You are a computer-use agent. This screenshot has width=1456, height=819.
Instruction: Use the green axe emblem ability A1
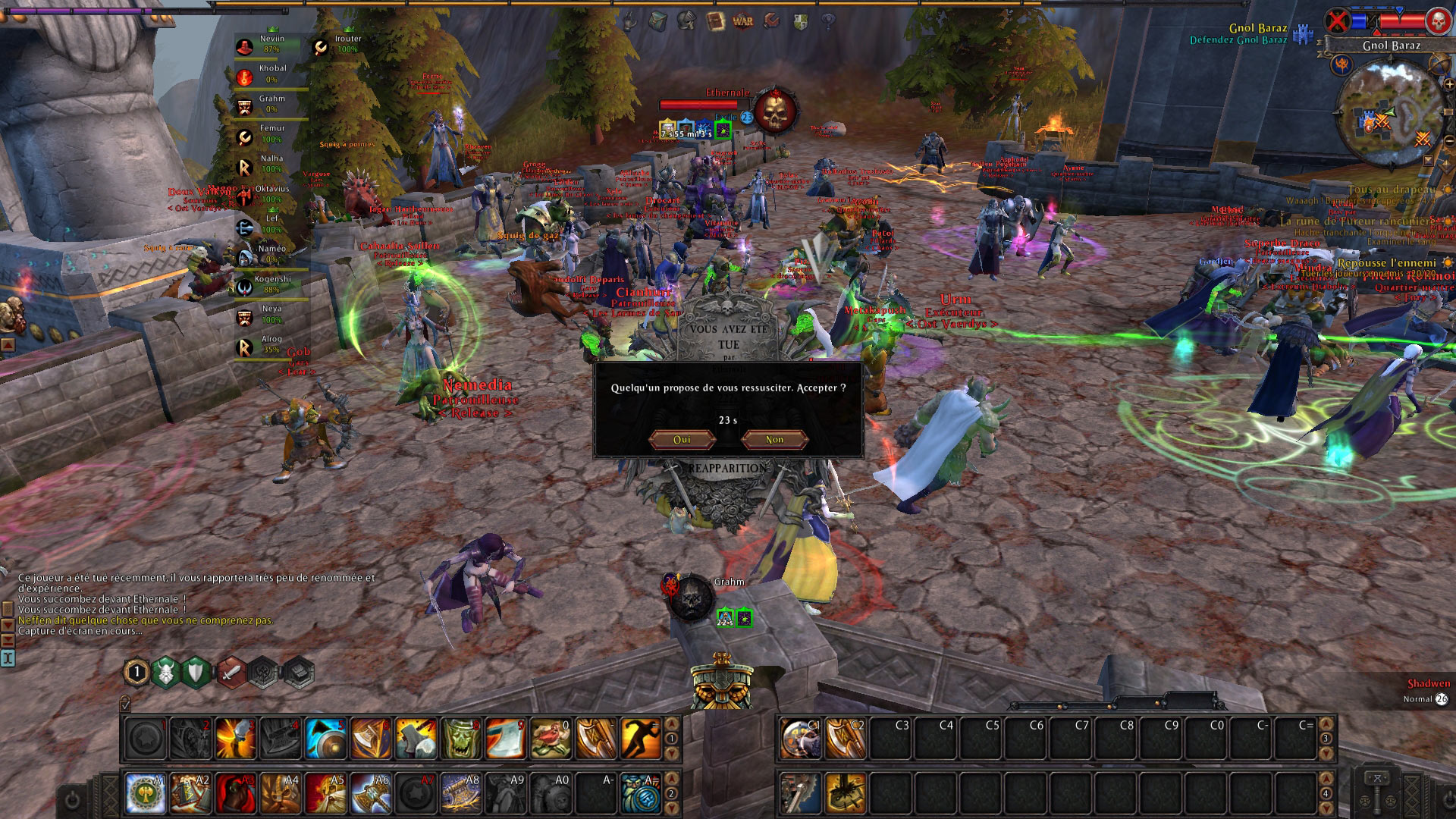click(x=146, y=793)
